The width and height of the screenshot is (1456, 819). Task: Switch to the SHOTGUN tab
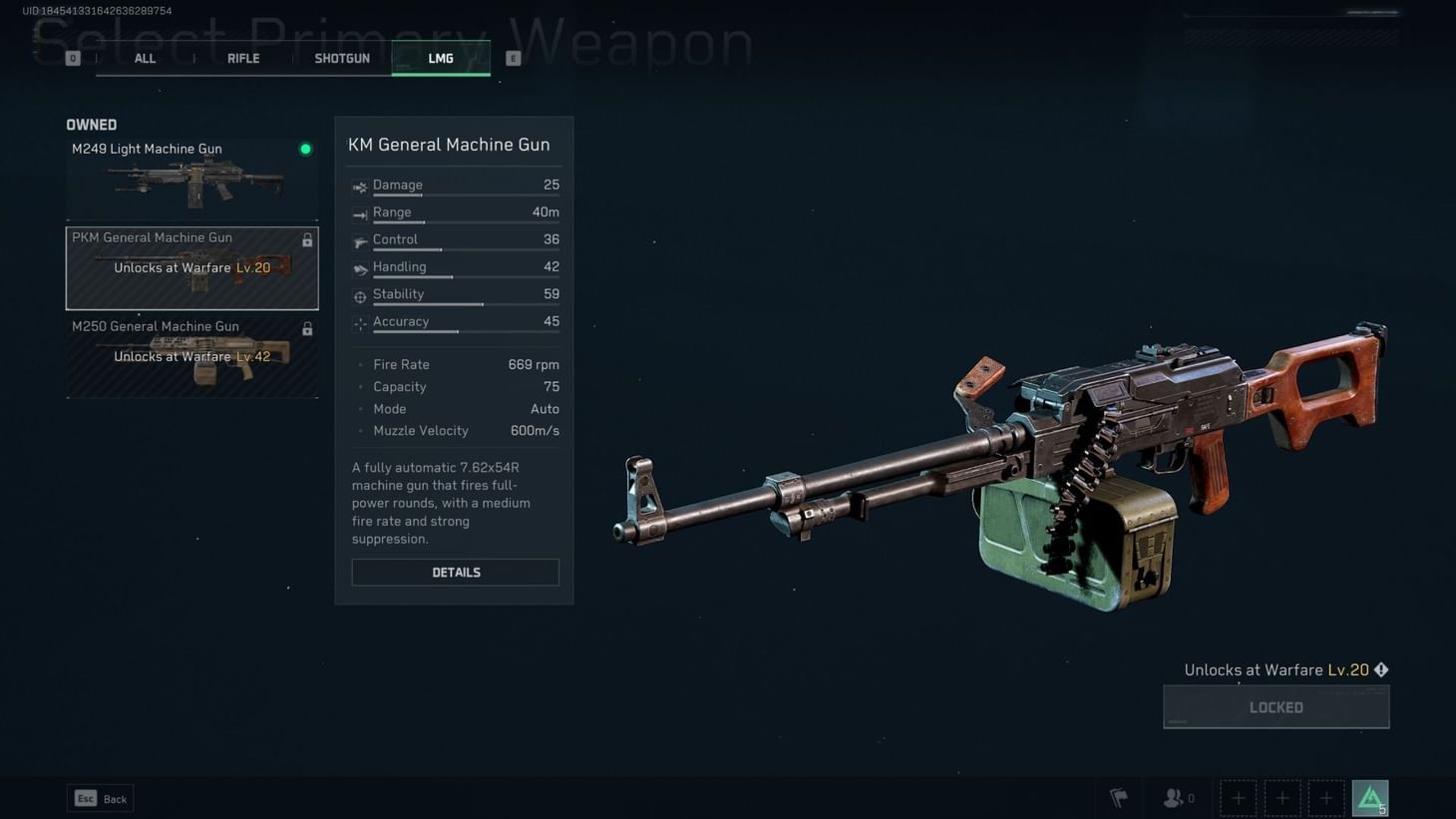coord(341,58)
